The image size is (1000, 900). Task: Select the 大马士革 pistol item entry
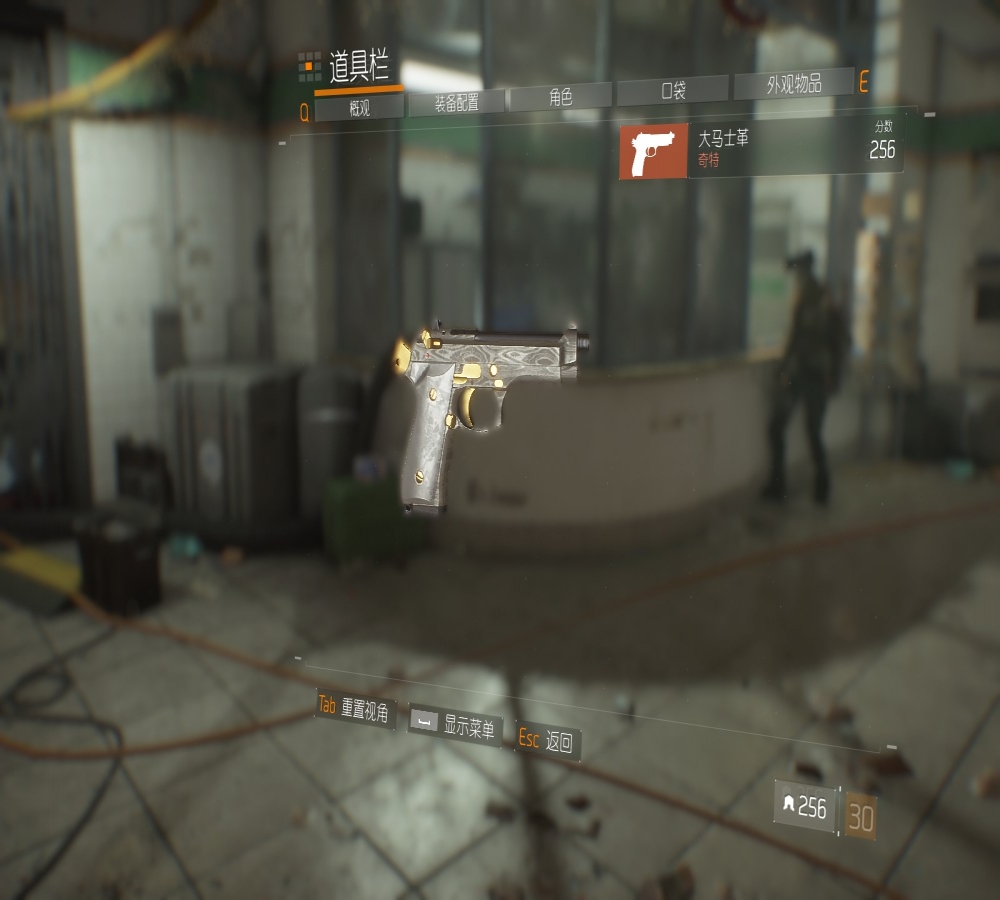[761, 150]
